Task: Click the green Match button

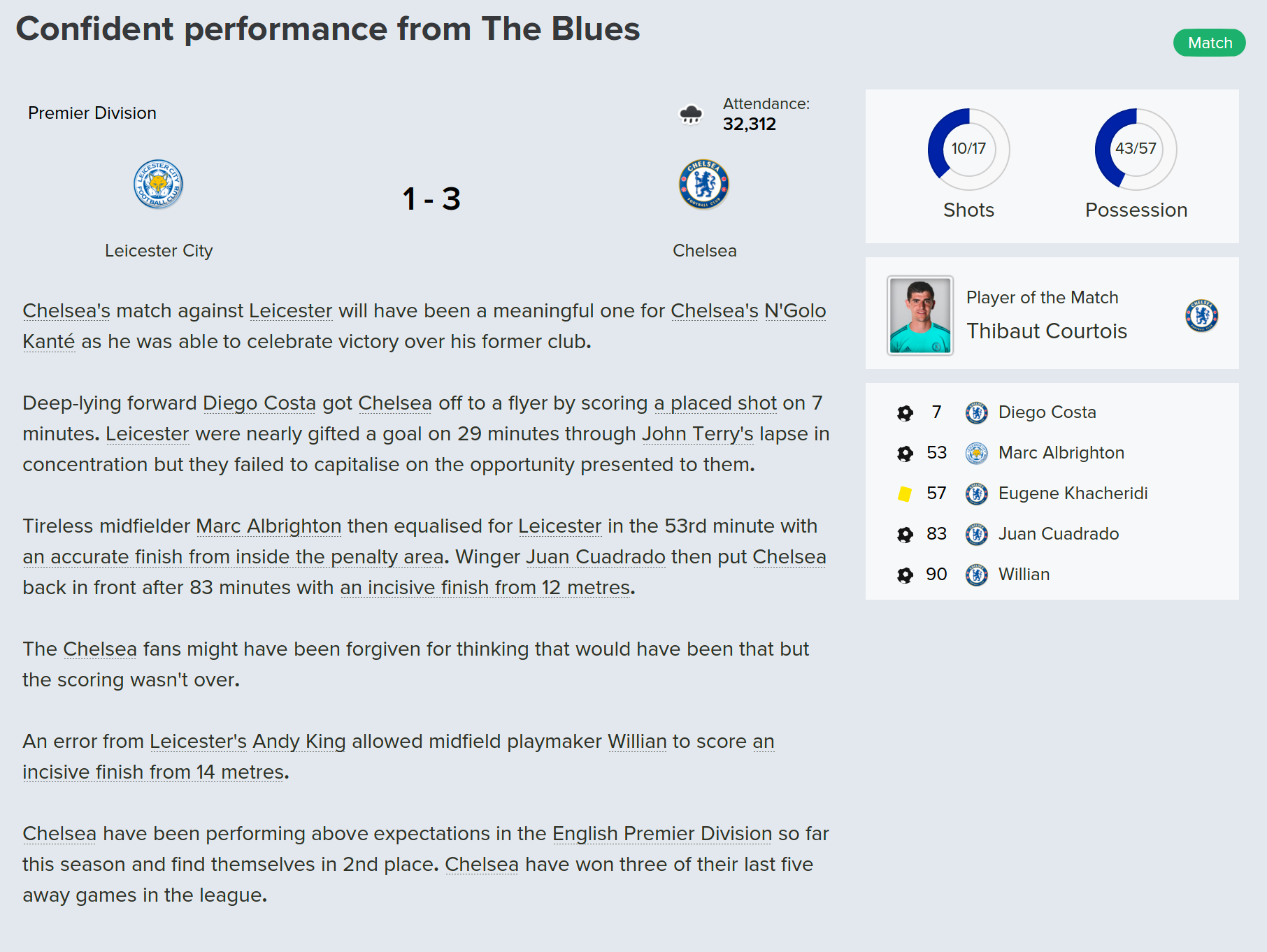Action: click(1209, 43)
